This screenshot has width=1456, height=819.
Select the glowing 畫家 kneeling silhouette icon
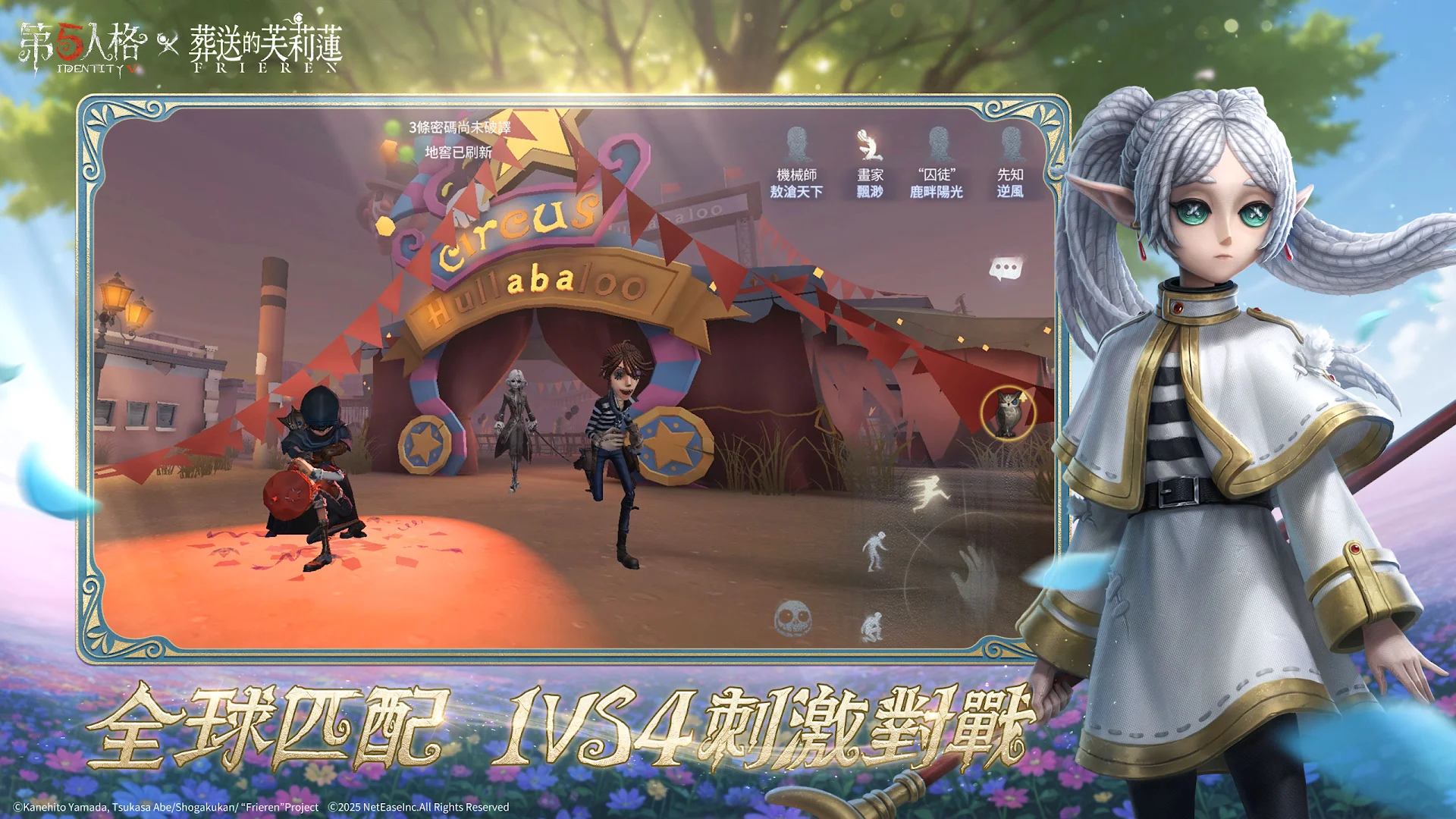(869, 145)
